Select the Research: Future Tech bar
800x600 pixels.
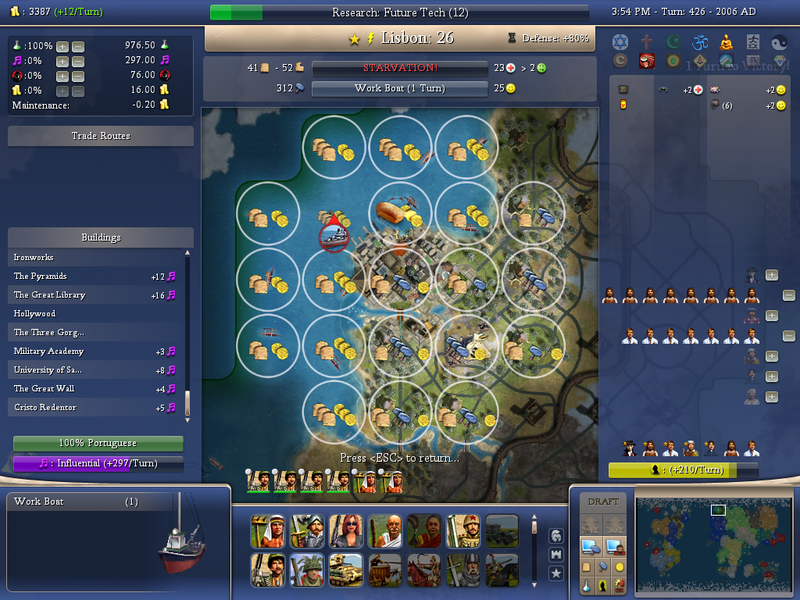click(400, 13)
